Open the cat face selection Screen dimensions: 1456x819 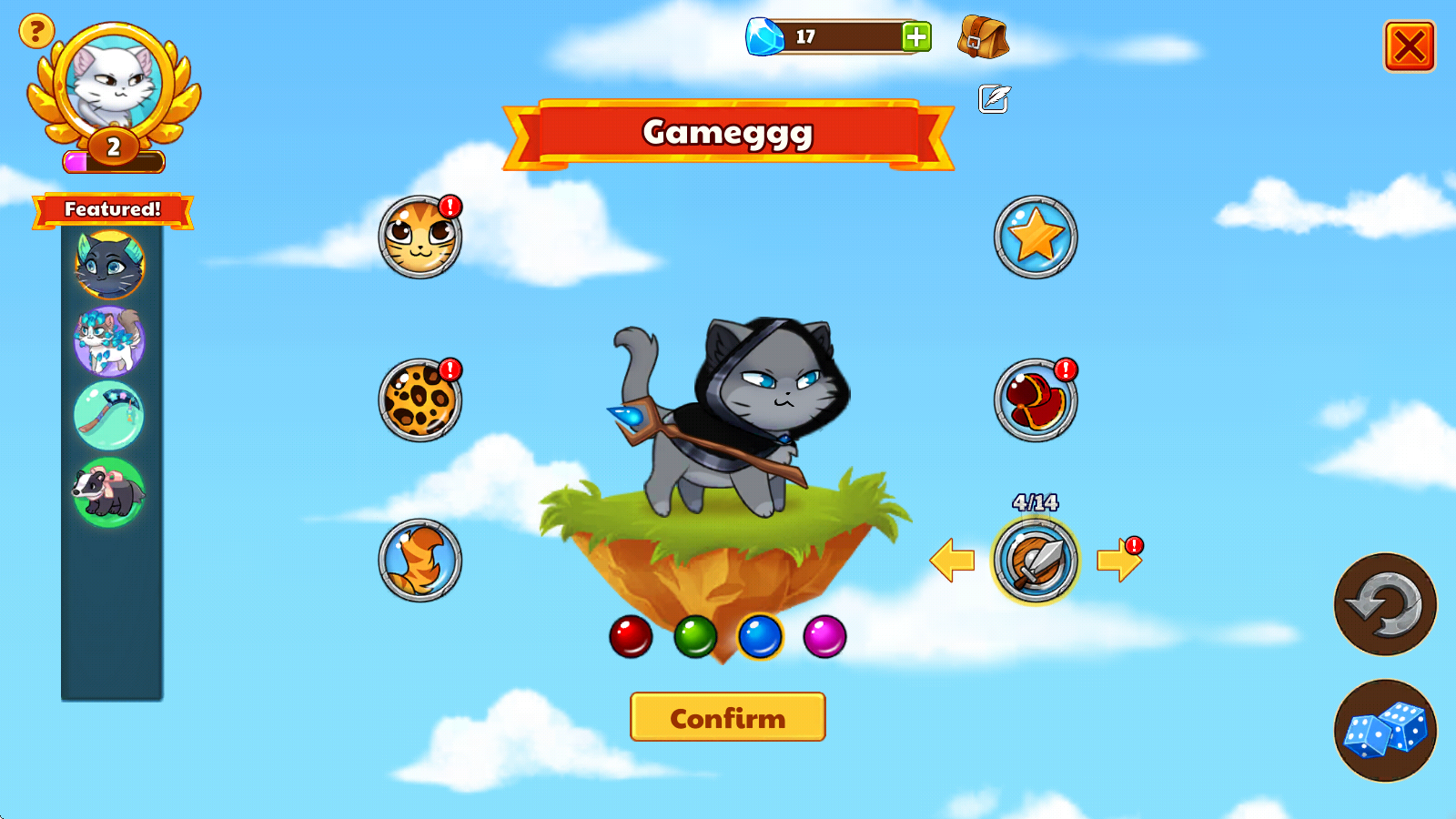click(x=420, y=238)
